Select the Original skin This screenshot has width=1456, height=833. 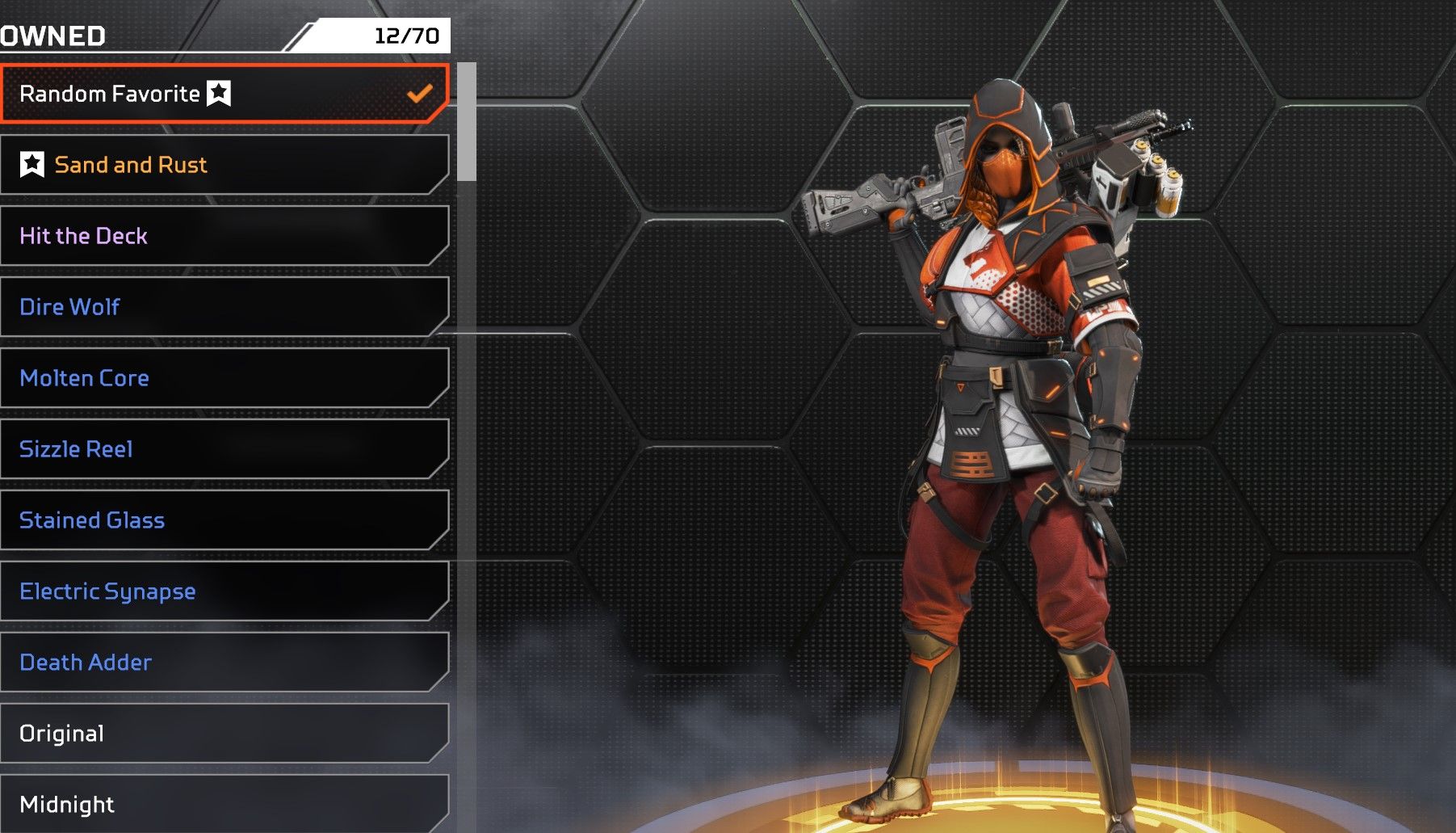224,734
